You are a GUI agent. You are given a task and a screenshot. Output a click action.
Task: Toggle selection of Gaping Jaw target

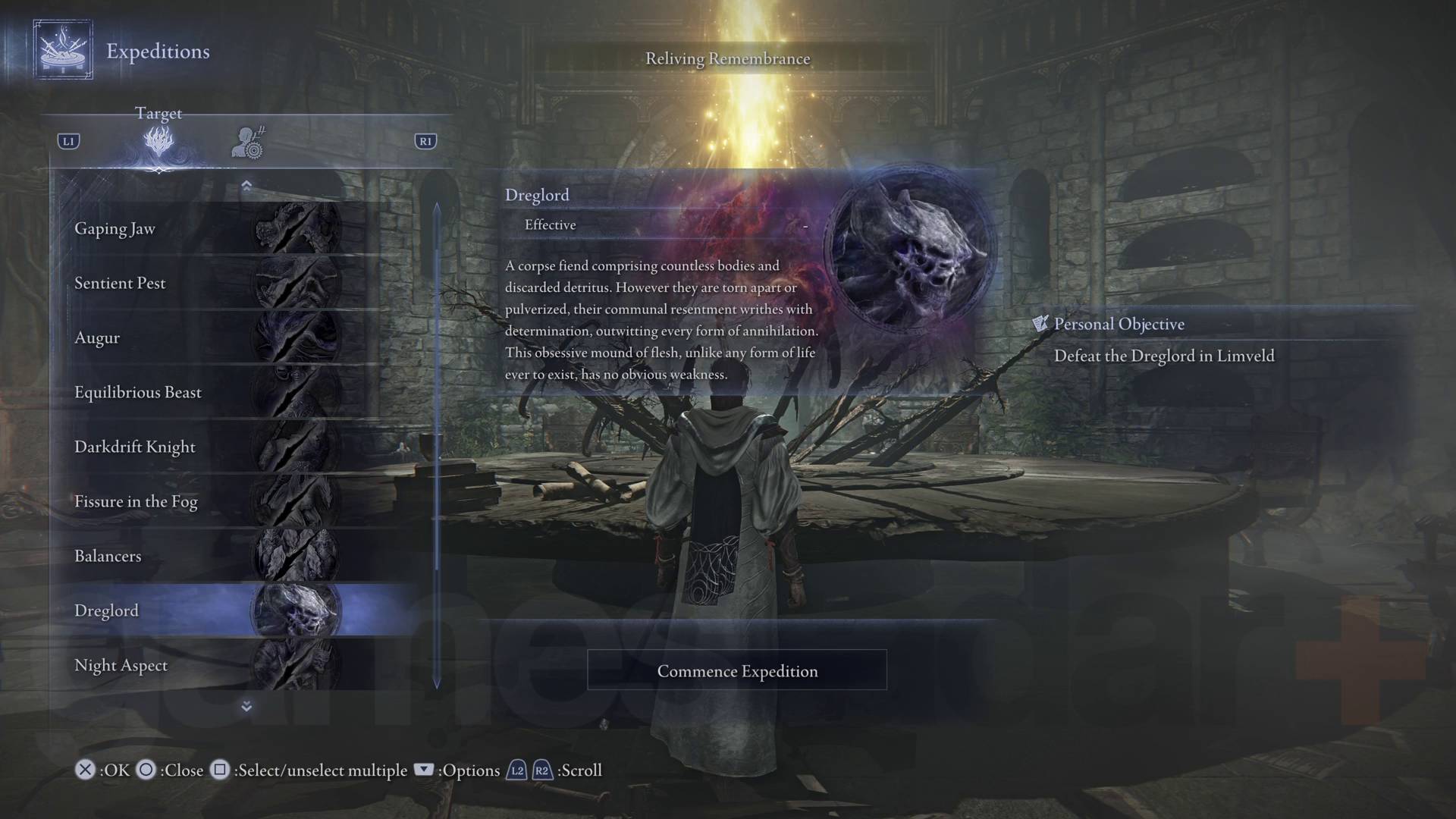(x=115, y=228)
